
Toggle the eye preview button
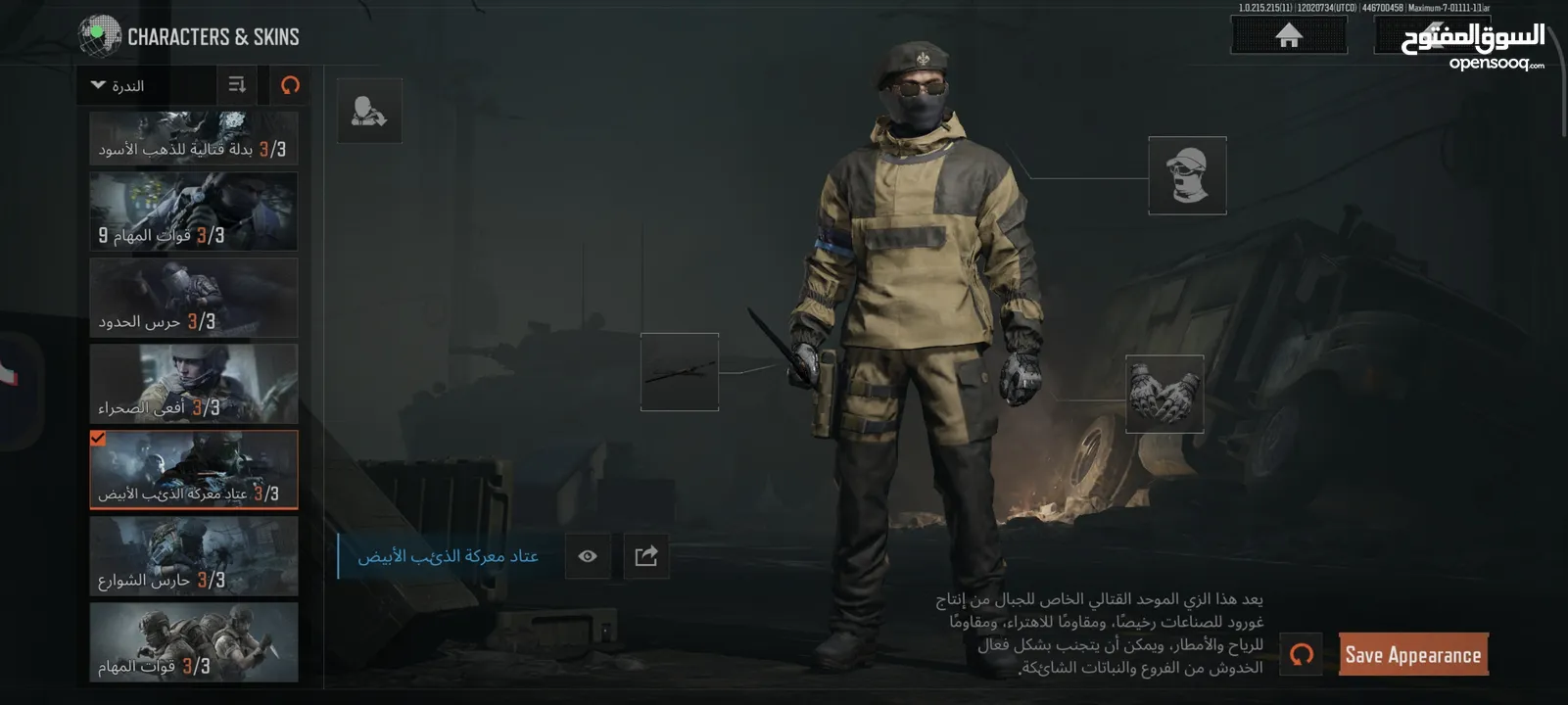588,556
